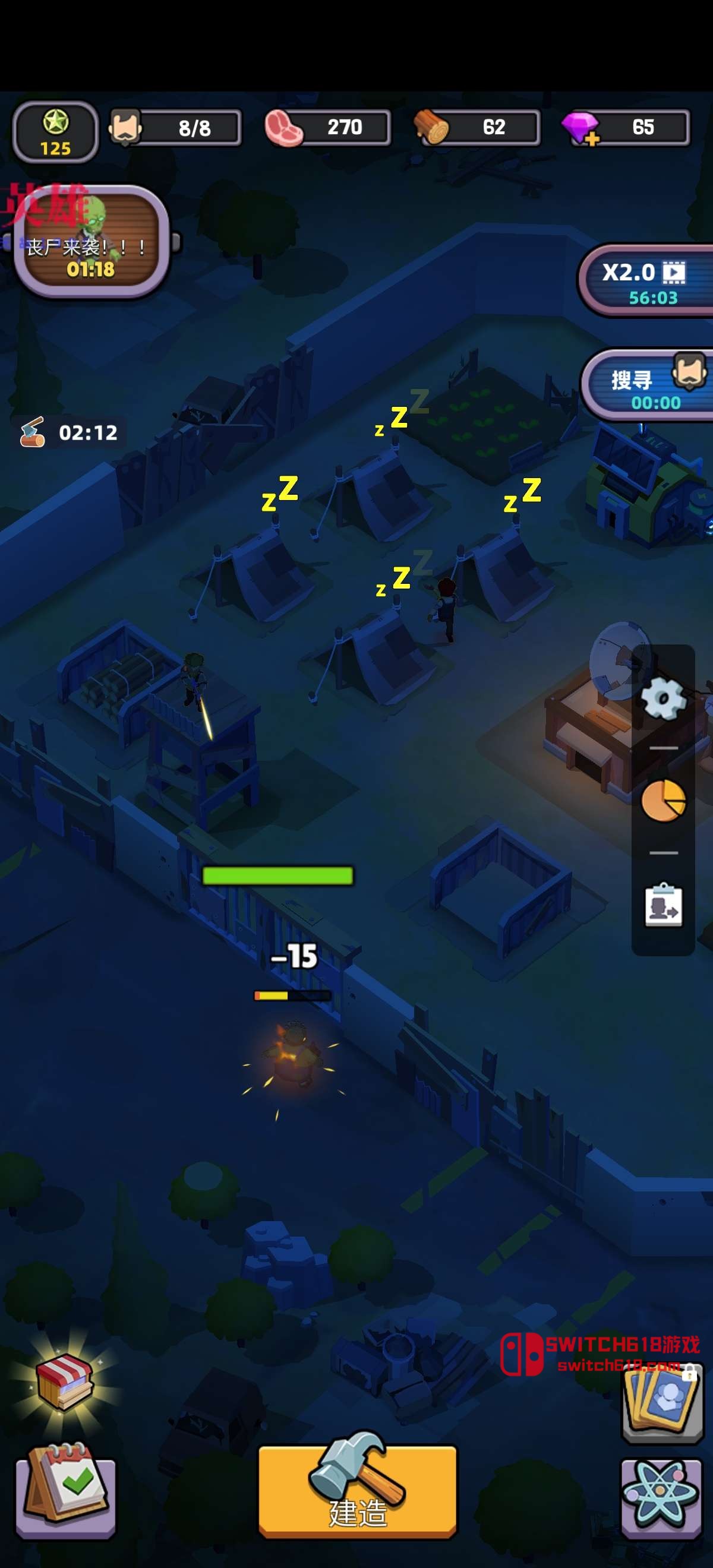Screen dimensions: 713x1568
Task: Show the orange pie chart statistics
Action: click(663, 801)
